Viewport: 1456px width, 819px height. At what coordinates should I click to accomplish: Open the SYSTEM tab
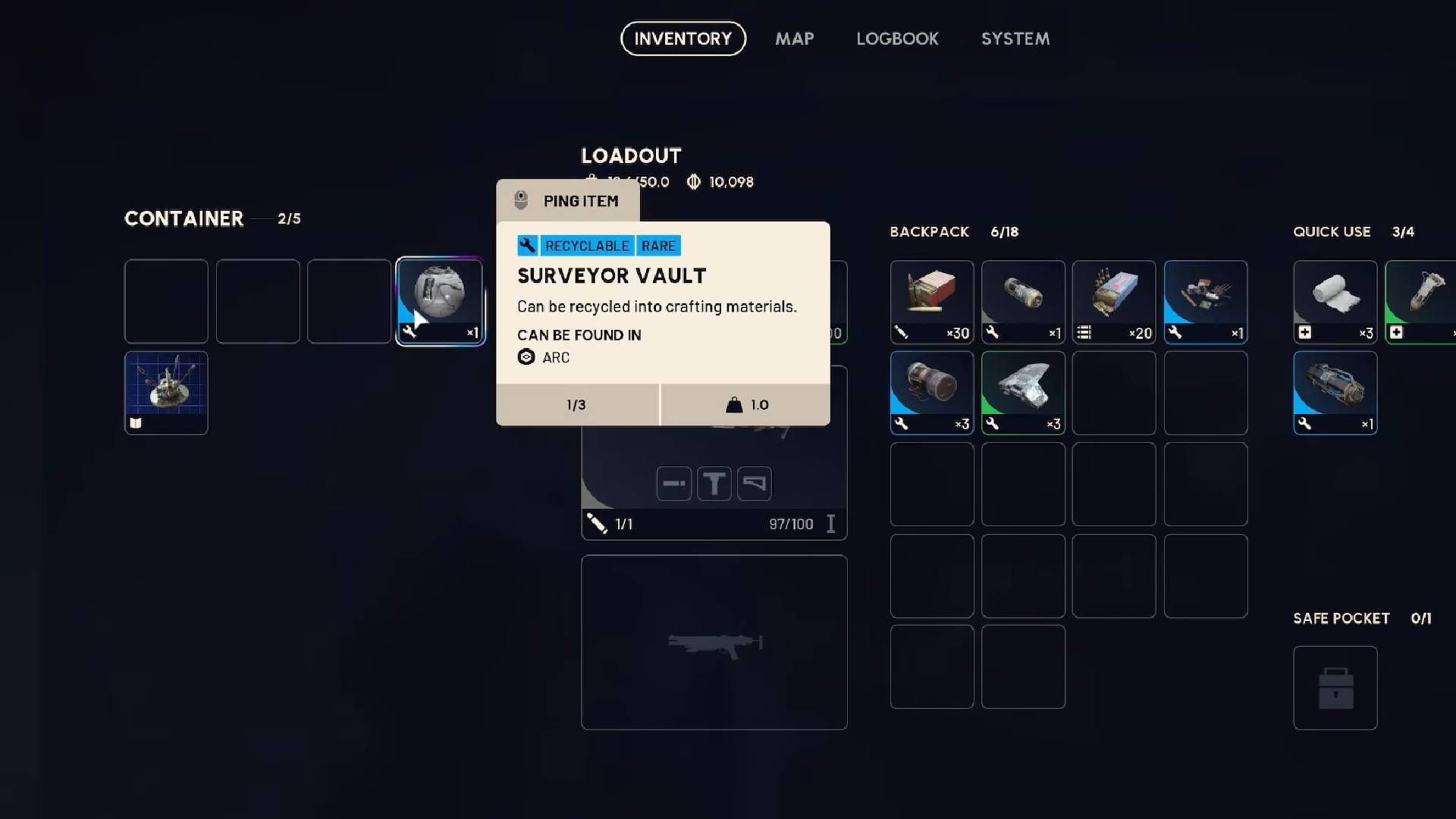[1015, 39]
